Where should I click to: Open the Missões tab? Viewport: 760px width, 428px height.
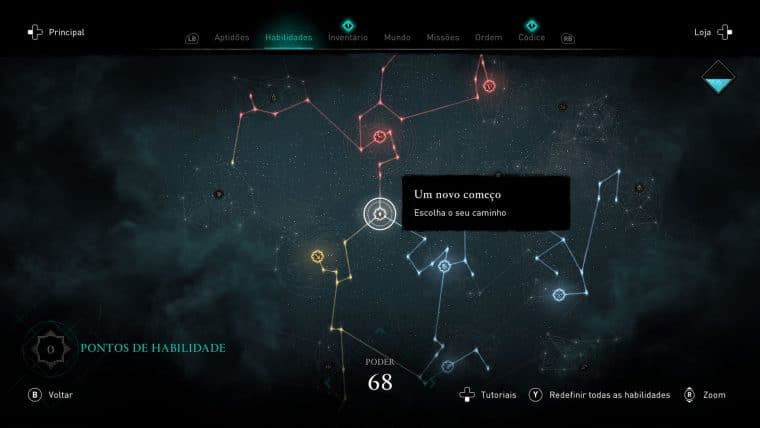pos(443,37)
